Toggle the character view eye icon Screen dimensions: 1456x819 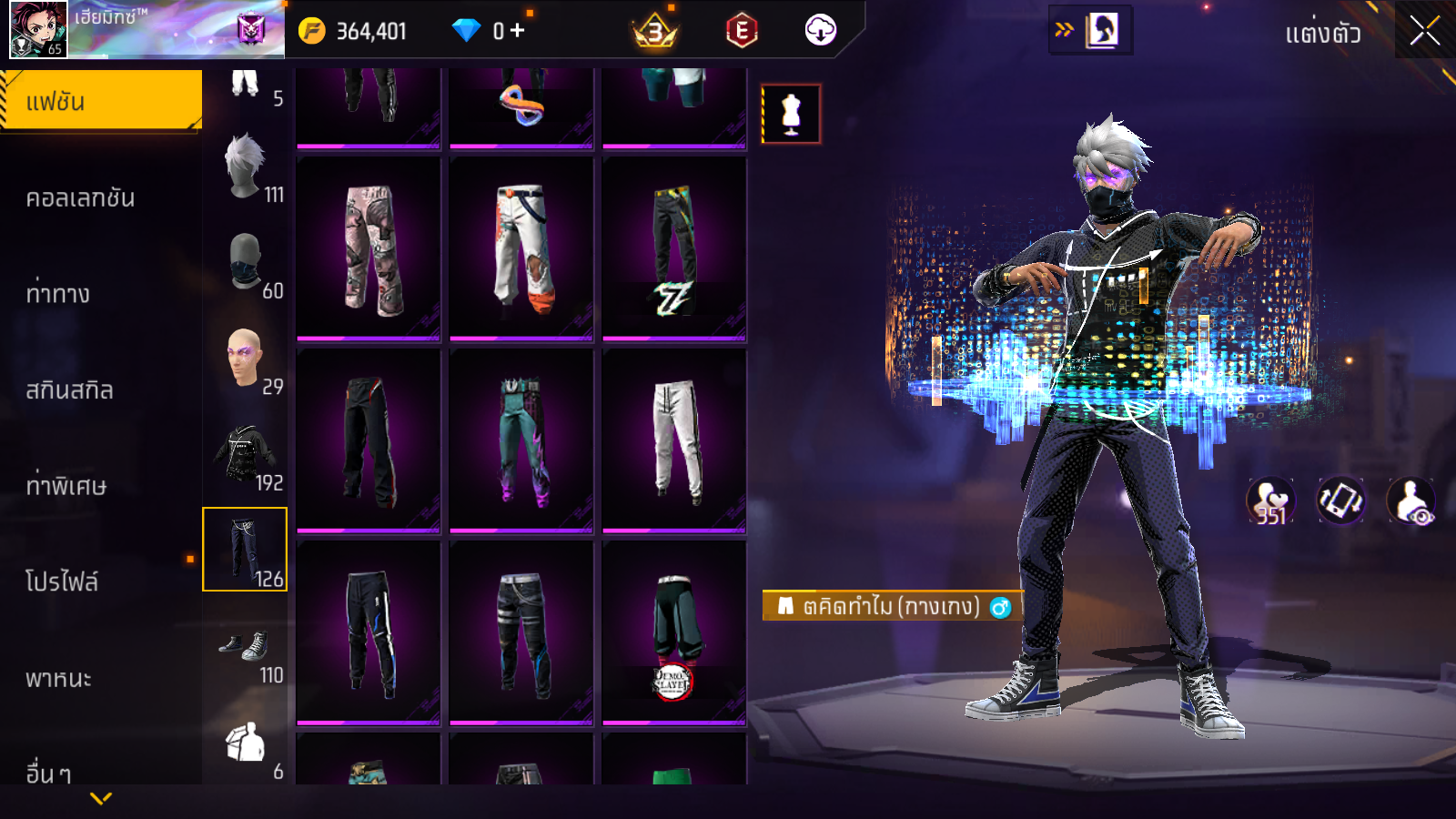pyautogui.click(x=1410, y=501)
